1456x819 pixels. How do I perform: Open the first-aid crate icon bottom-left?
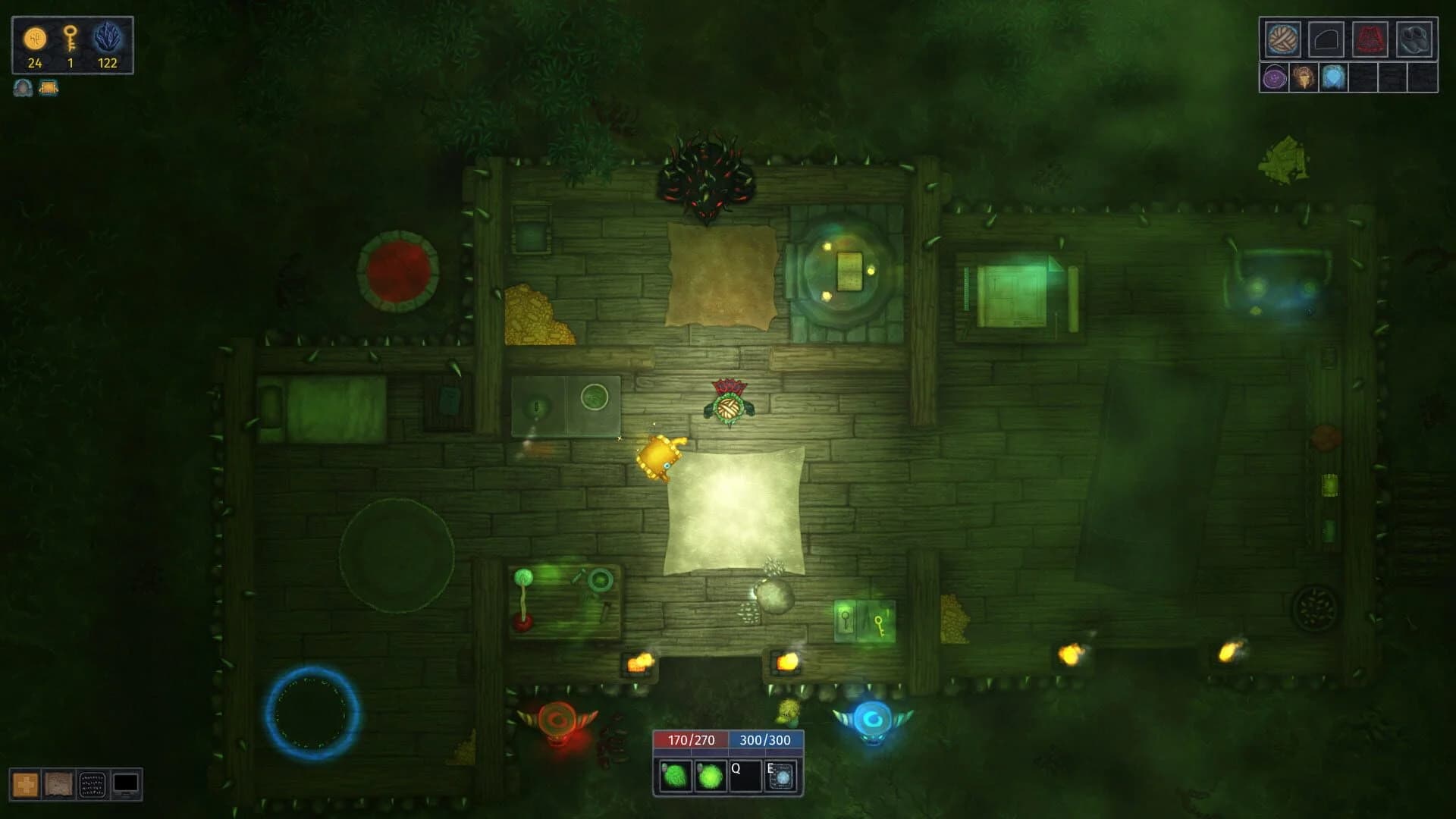click(x=25, y=784)
